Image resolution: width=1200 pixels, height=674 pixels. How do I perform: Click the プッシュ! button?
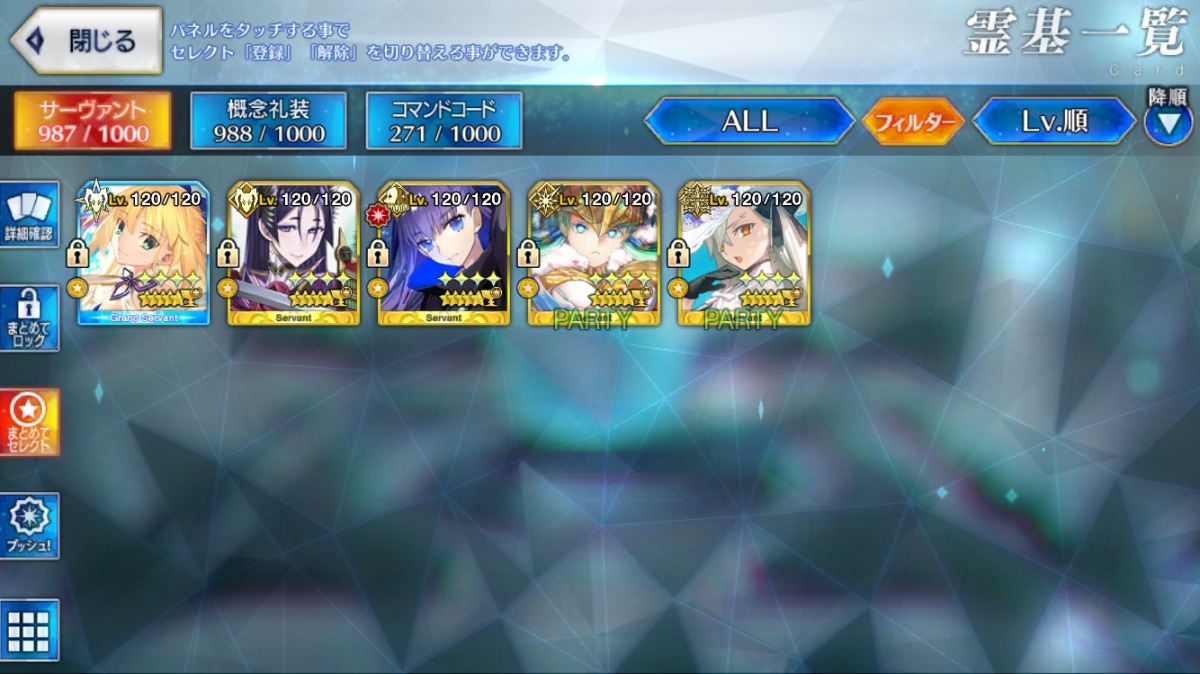click(29, 526)
